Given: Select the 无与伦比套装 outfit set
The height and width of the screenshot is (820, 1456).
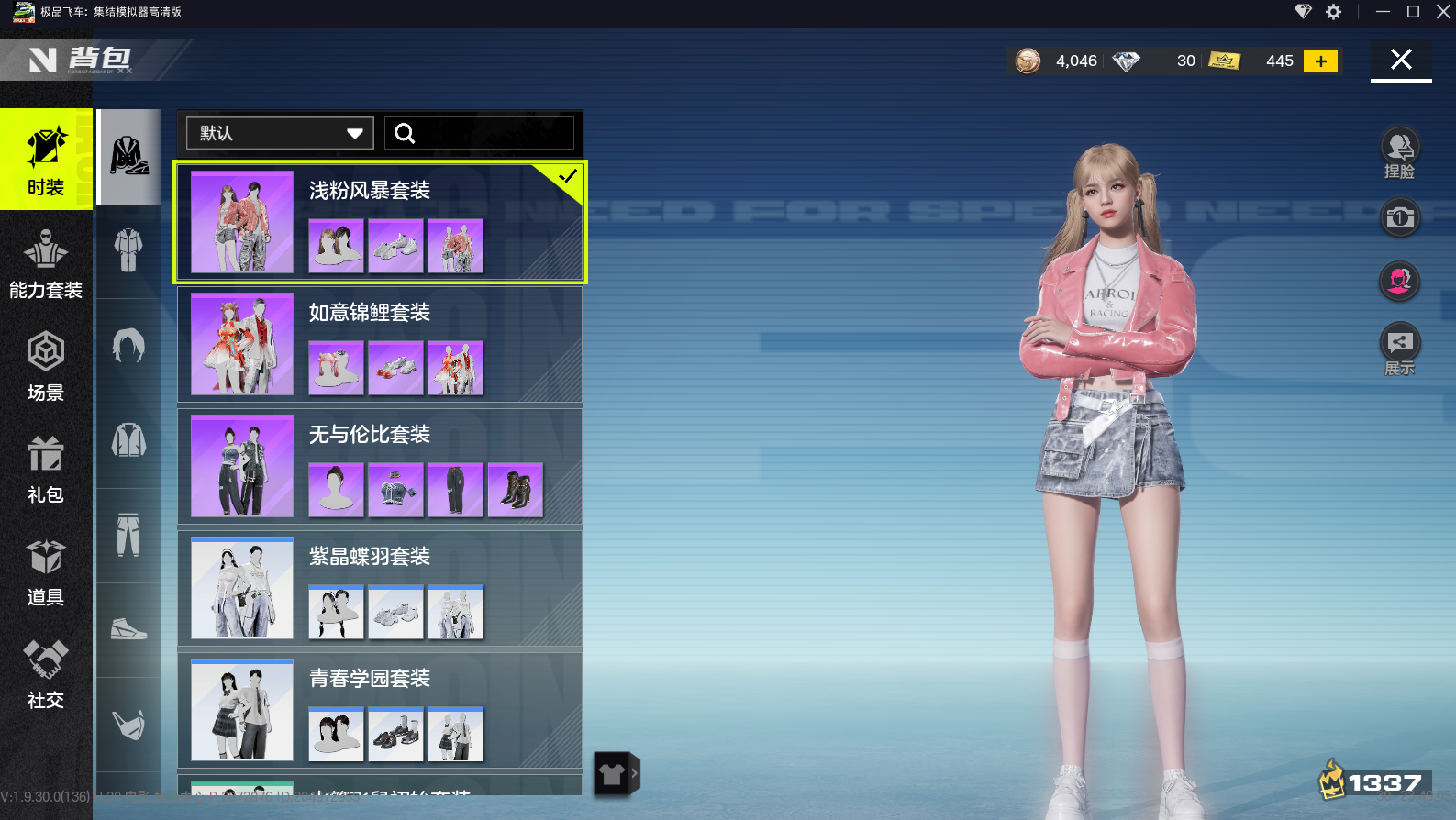Looking at the screenshot, I should [380, 466].
